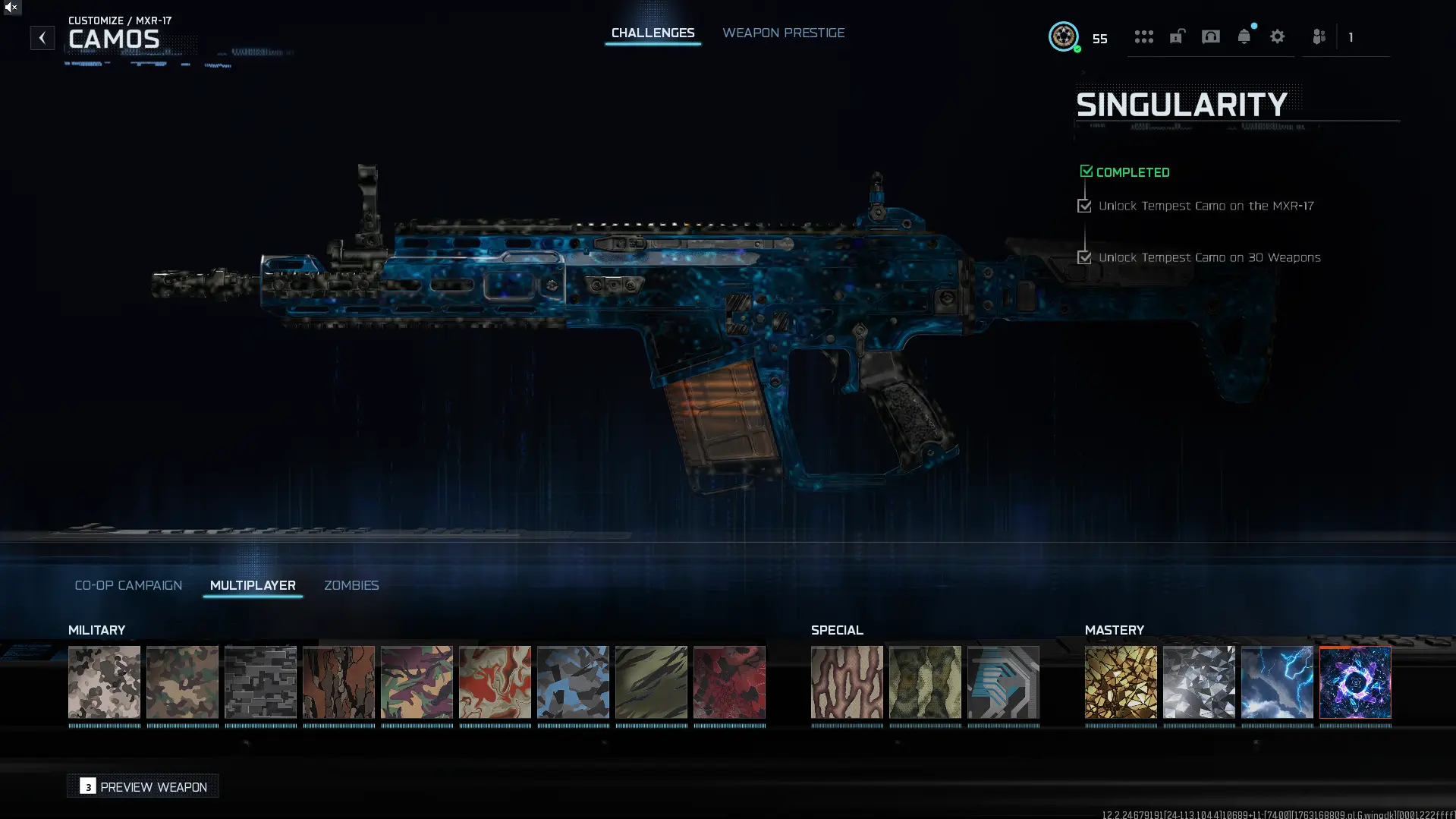Open the WEAPON PRESTIGE tab
Image resolution: width=1456 pixels, height=819 pixels.
coord(783,33)
